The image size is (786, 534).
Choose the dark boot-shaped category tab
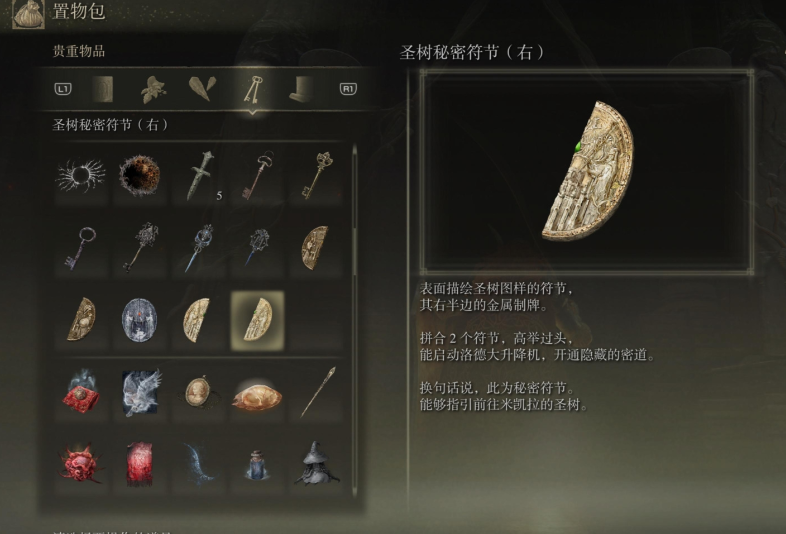(300, 89)
